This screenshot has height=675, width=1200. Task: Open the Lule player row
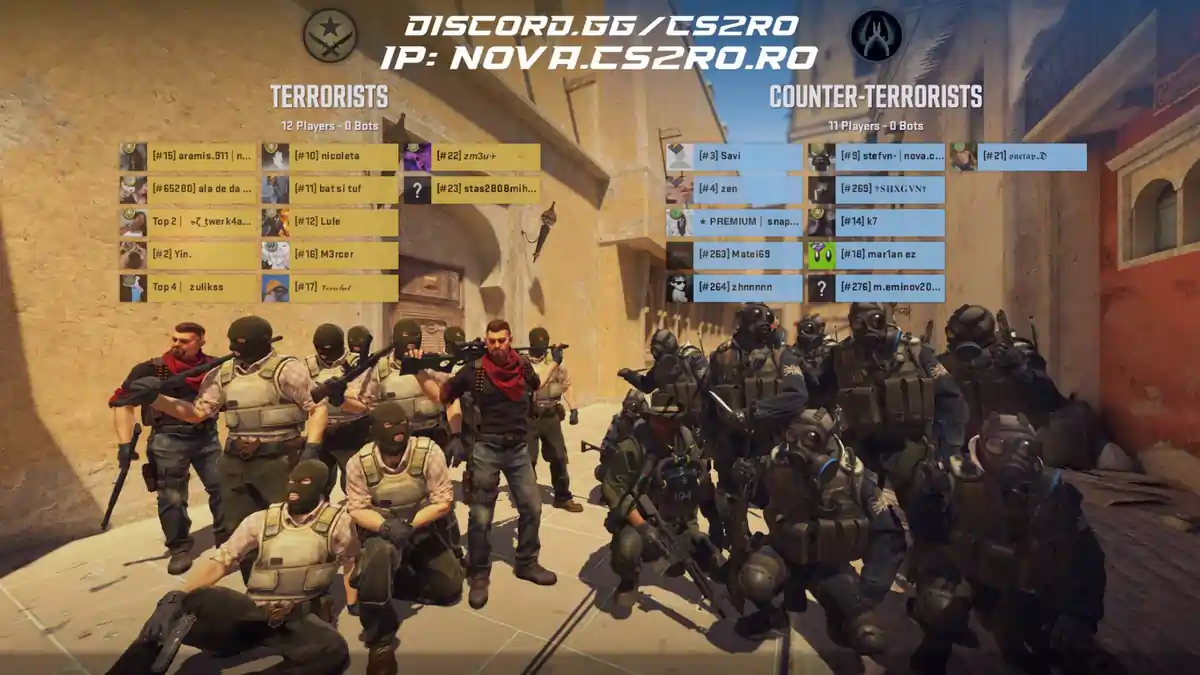click(330, 222)
